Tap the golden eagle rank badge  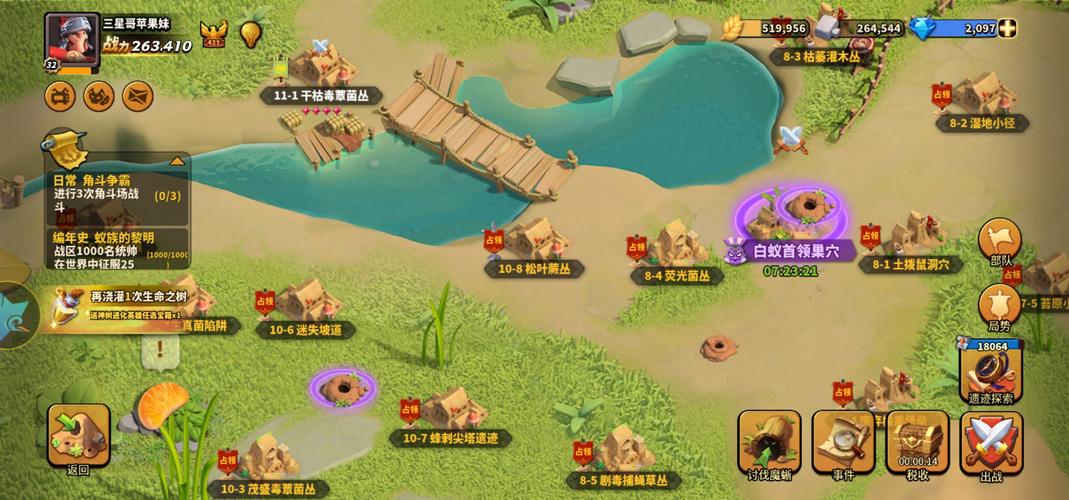click(x=213, y=34)
